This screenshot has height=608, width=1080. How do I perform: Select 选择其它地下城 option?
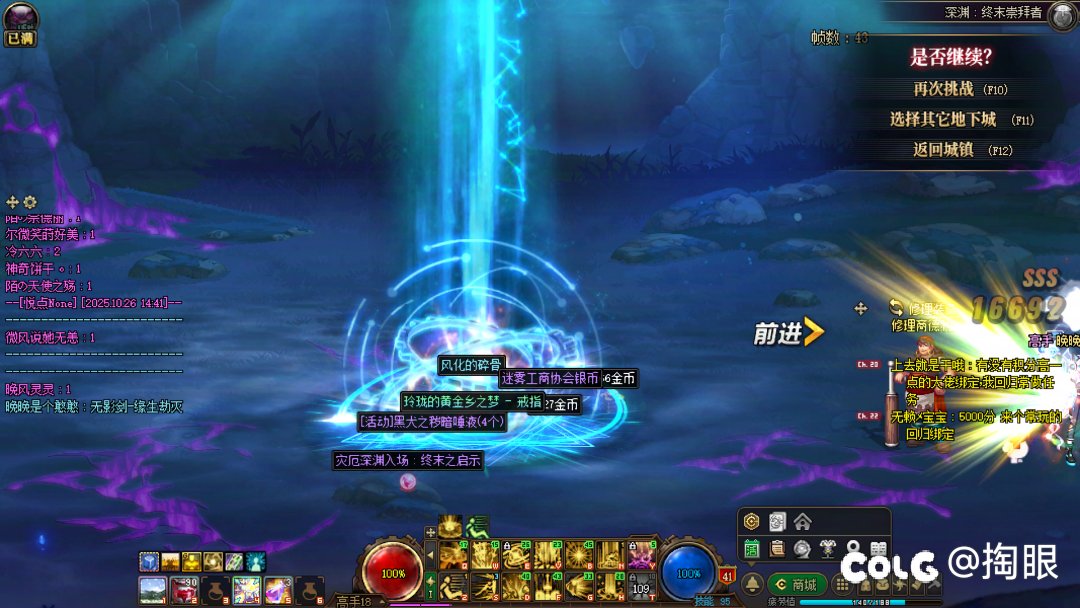943,119
